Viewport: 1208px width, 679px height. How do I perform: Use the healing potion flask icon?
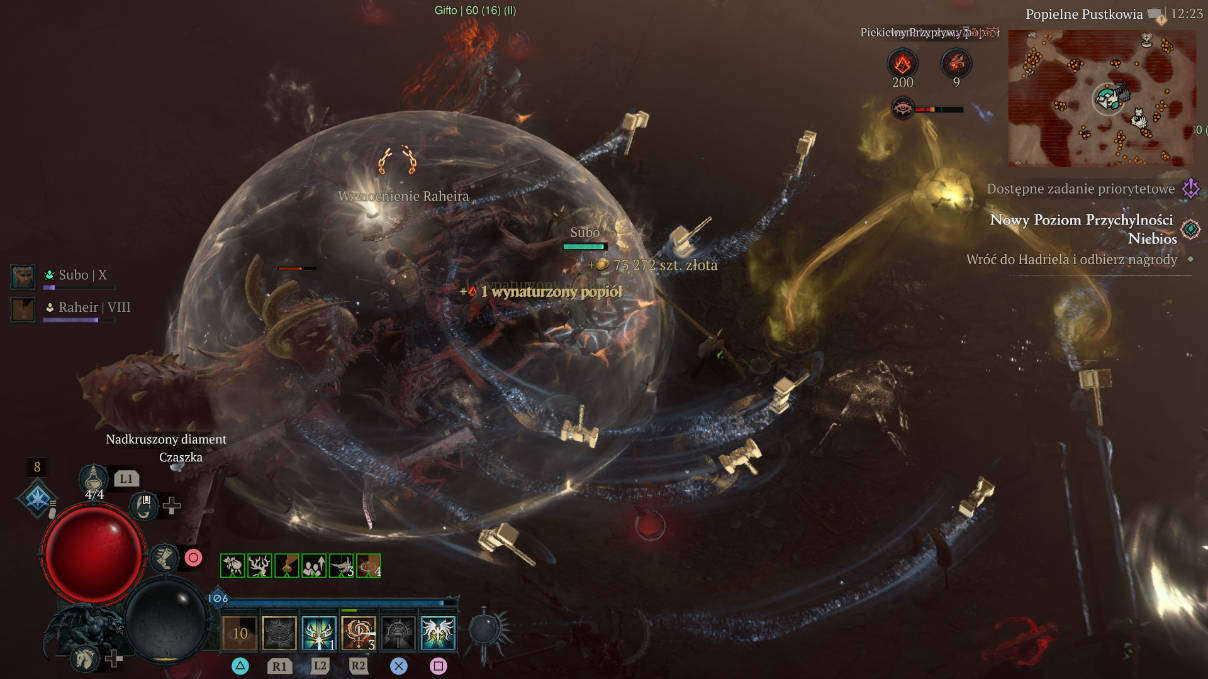click(x=95, y=479)
